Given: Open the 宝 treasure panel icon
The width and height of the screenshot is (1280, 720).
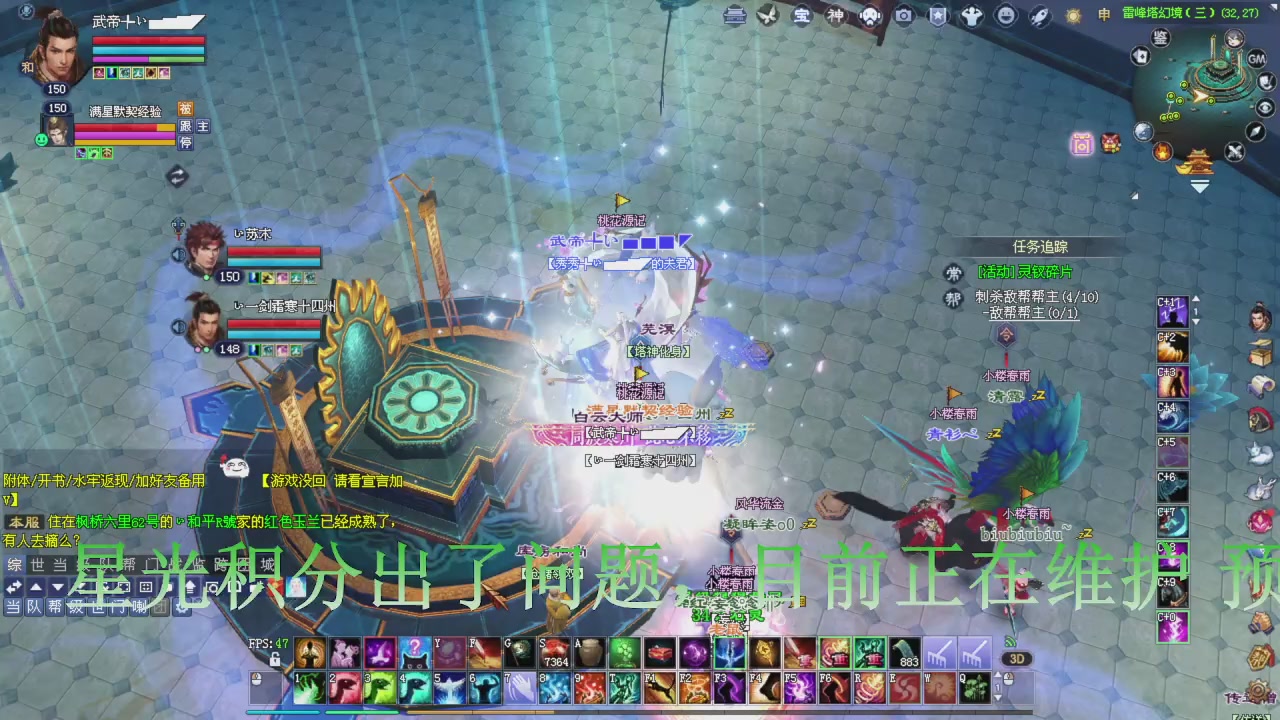Looking at the screenshot, I should pyautogui.click(x=800, y=17).
